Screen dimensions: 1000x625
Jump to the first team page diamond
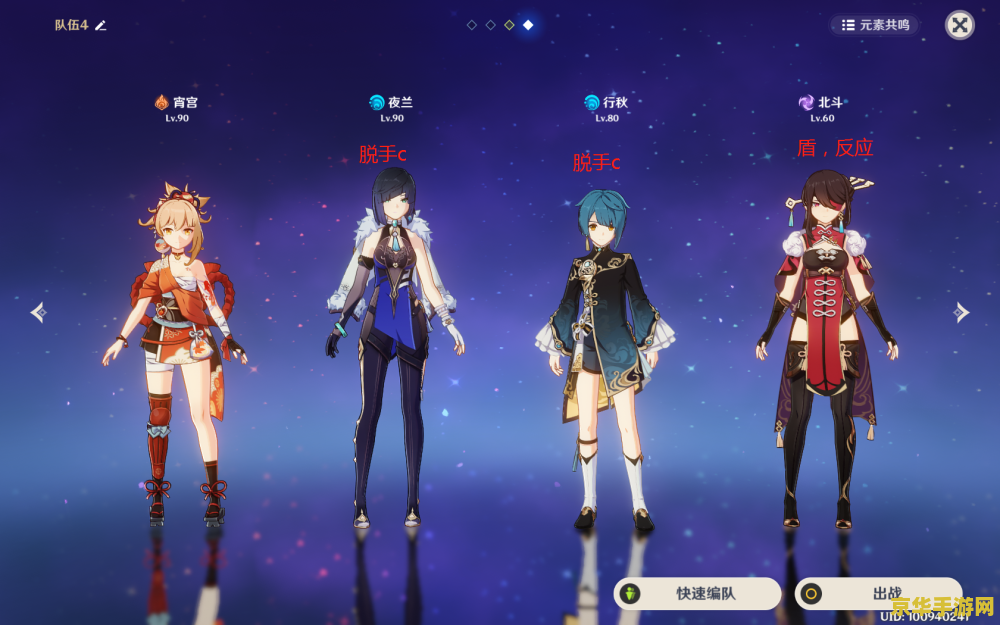(472, 25)
